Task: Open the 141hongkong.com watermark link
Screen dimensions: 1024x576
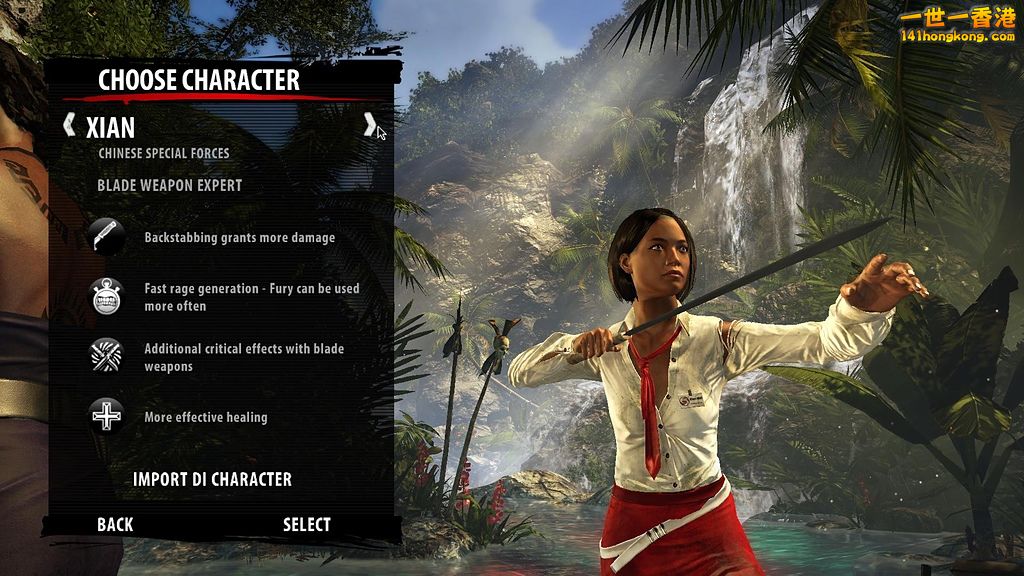Action: (956, 27)
